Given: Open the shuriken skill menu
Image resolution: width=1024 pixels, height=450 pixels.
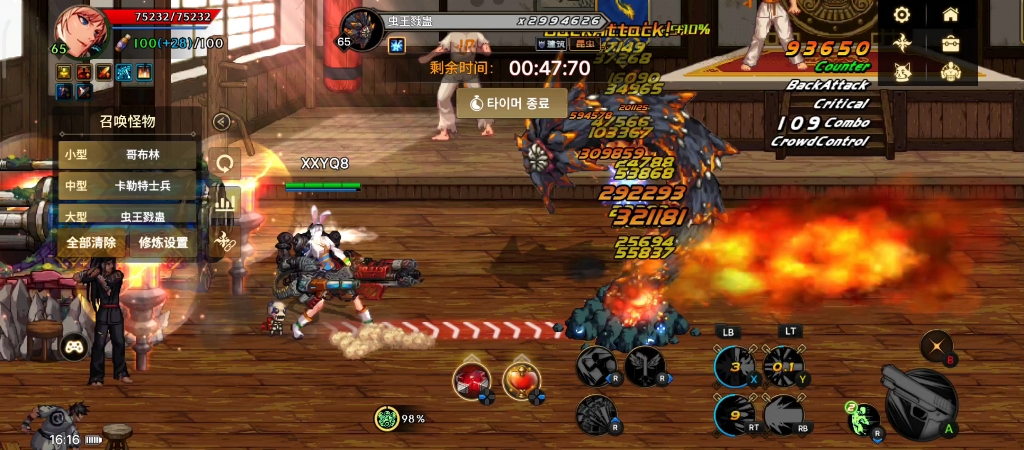Looking at the screenshot, I should click(902, 44).
